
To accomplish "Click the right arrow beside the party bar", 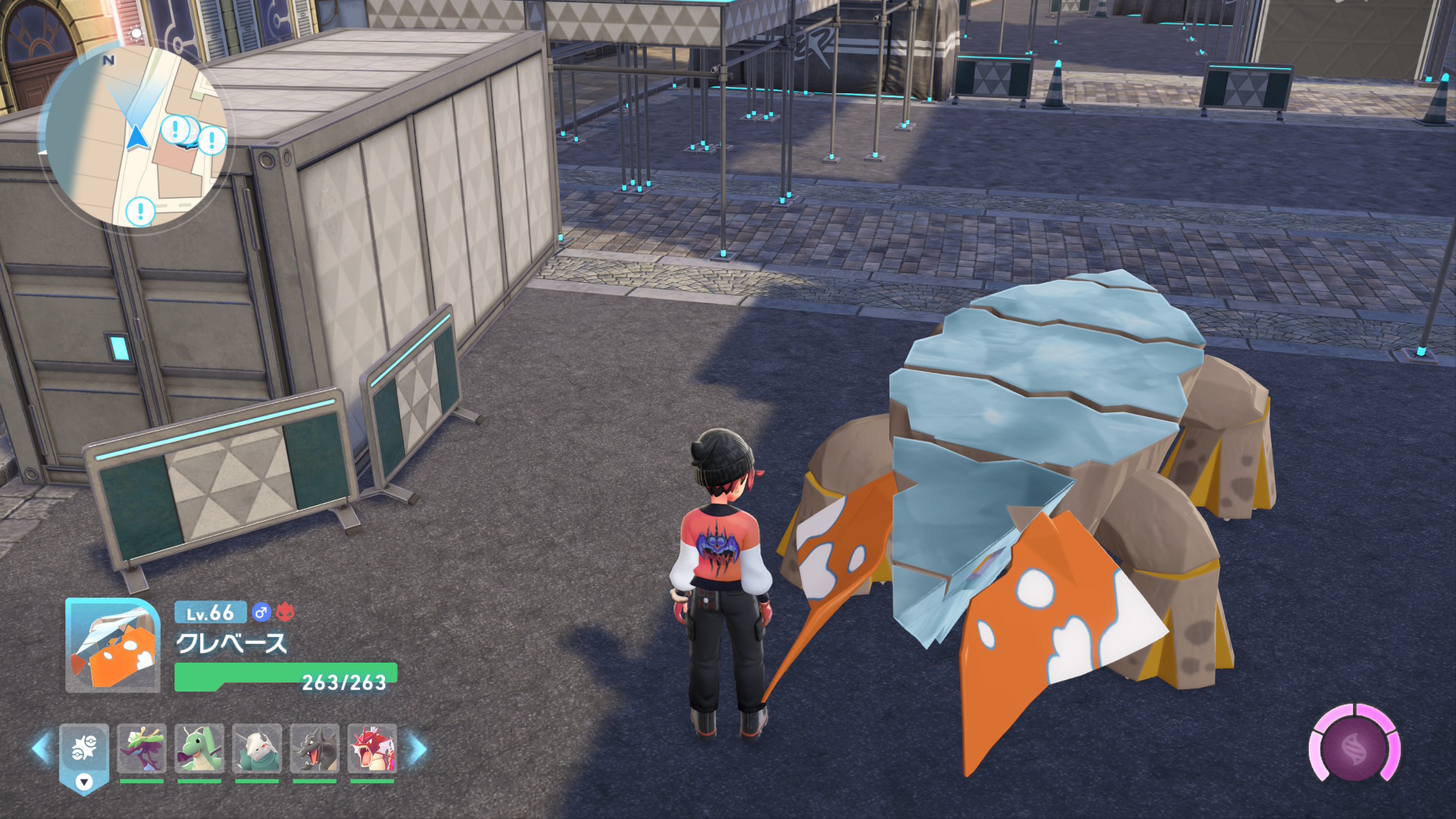I will coord(418,749).
